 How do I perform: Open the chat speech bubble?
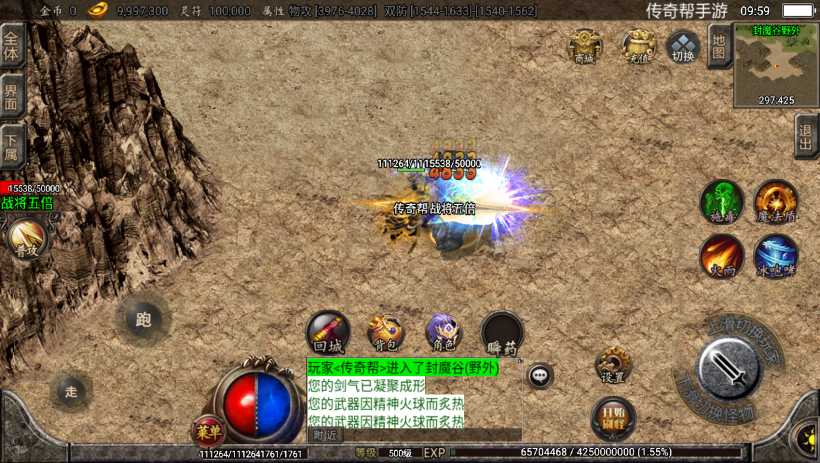[x=540, y=376]
